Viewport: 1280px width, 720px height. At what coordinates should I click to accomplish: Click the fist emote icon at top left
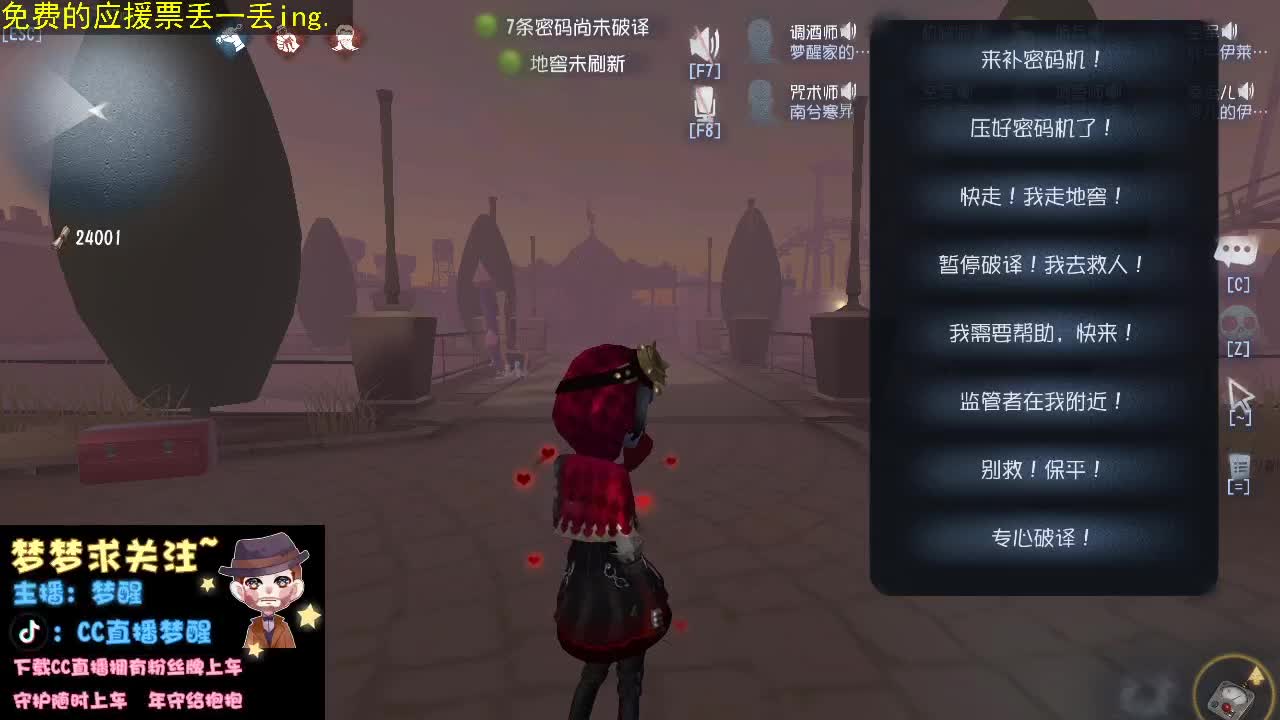coord(287,43)
